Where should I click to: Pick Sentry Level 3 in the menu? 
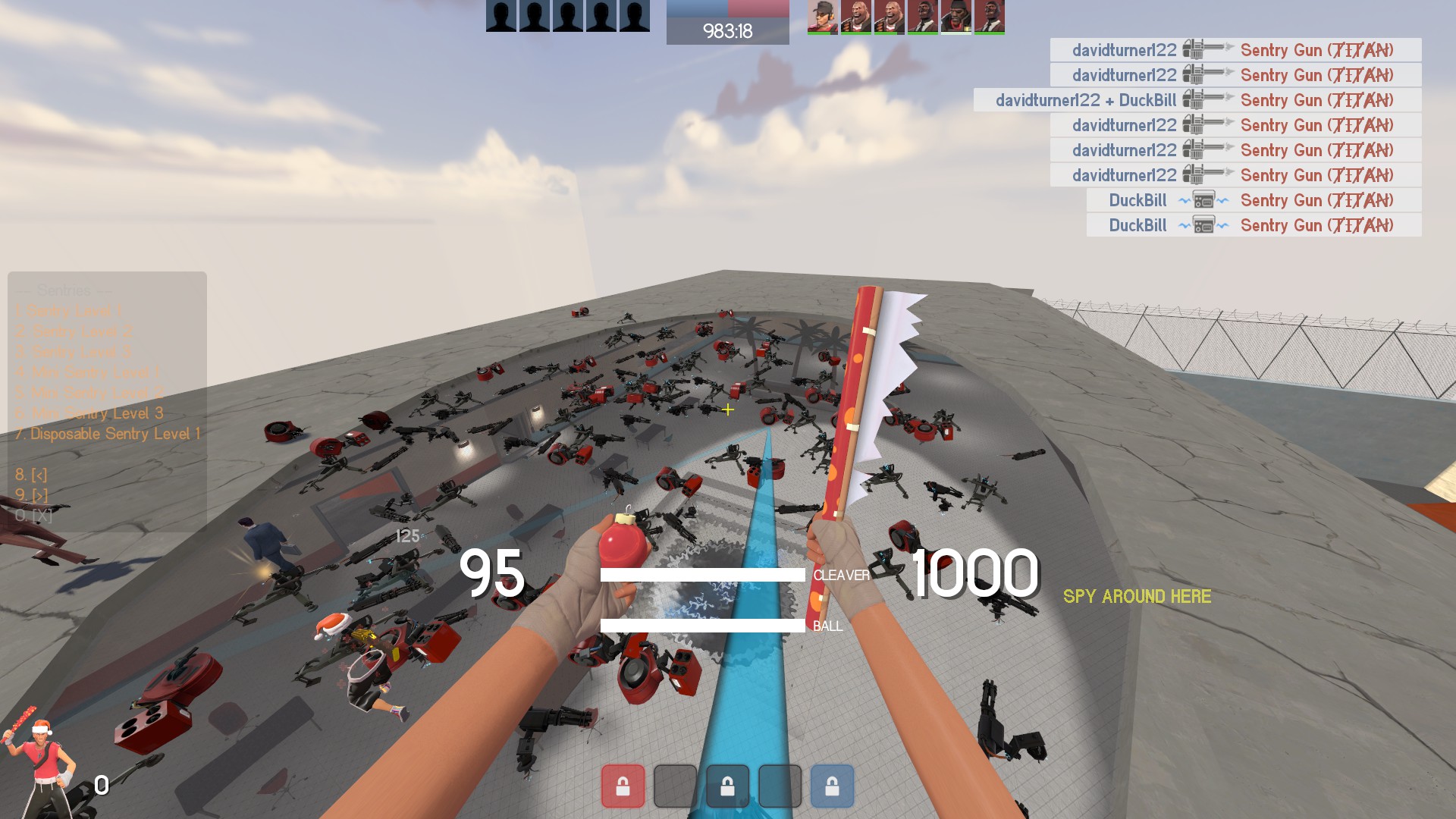tap(75, 352)
